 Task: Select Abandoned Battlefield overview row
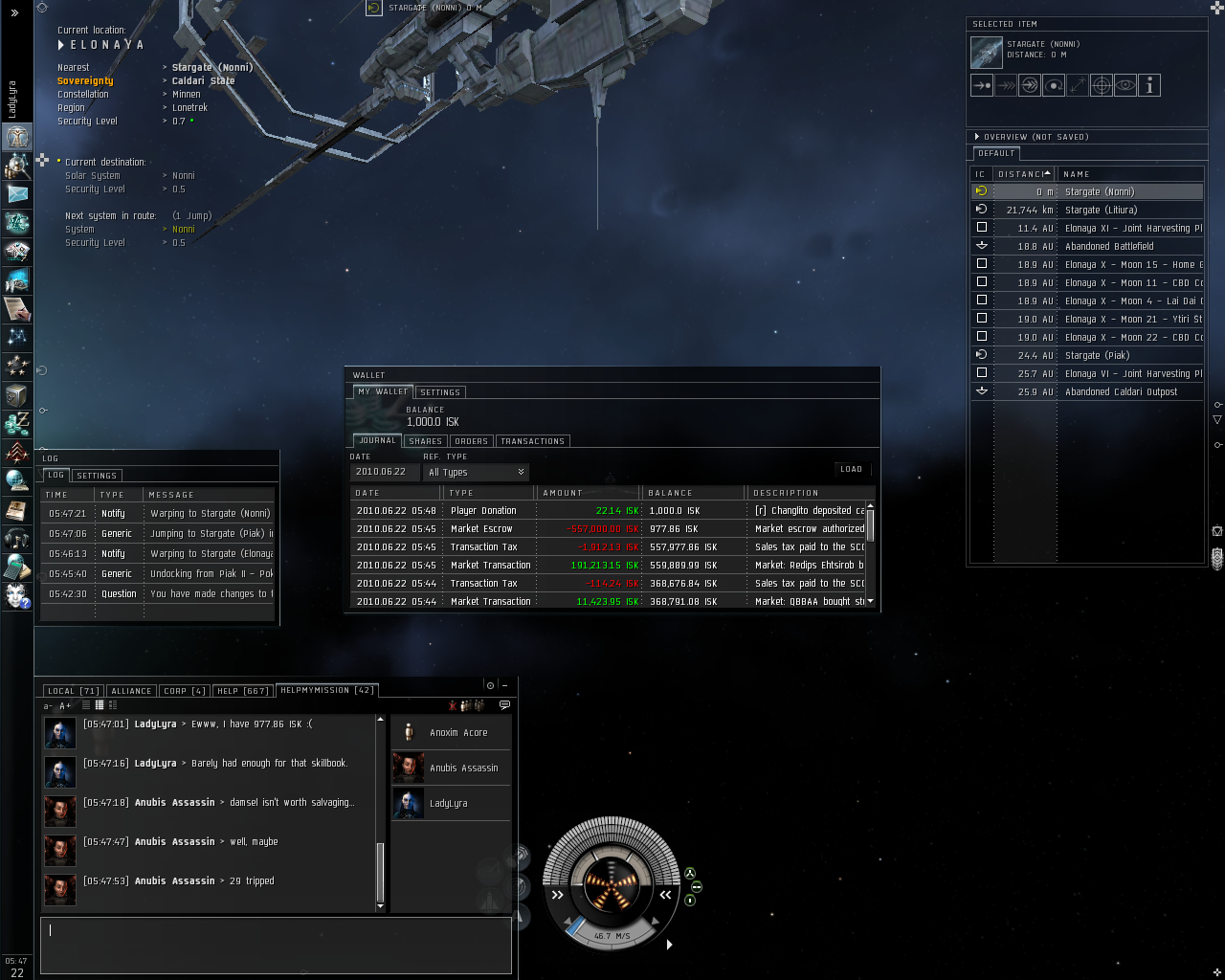click(x=1109, y=246)
